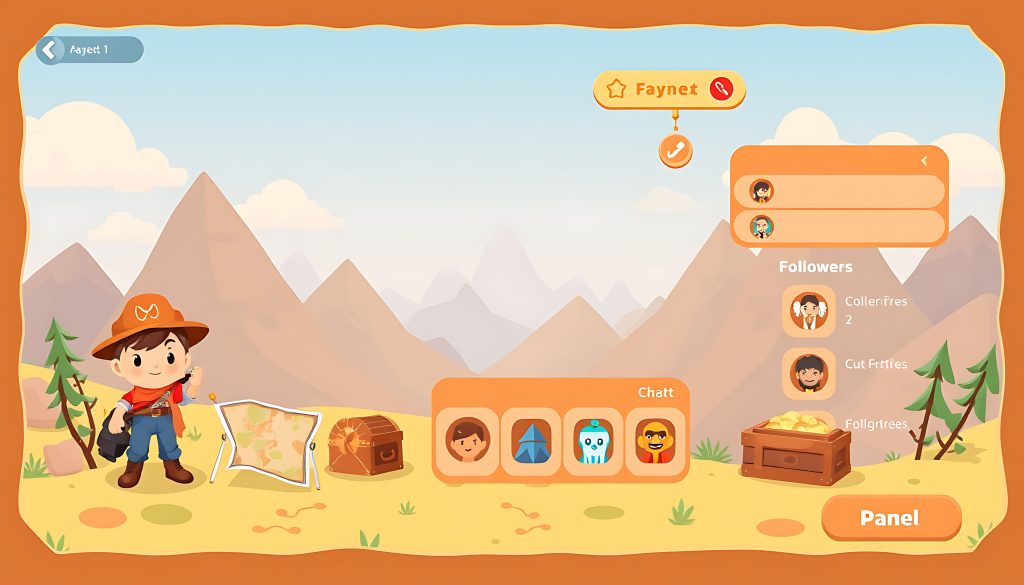
Task: Collapse the player list panel with its arrow
Action: pyautogui.click(x=924, y=160)
